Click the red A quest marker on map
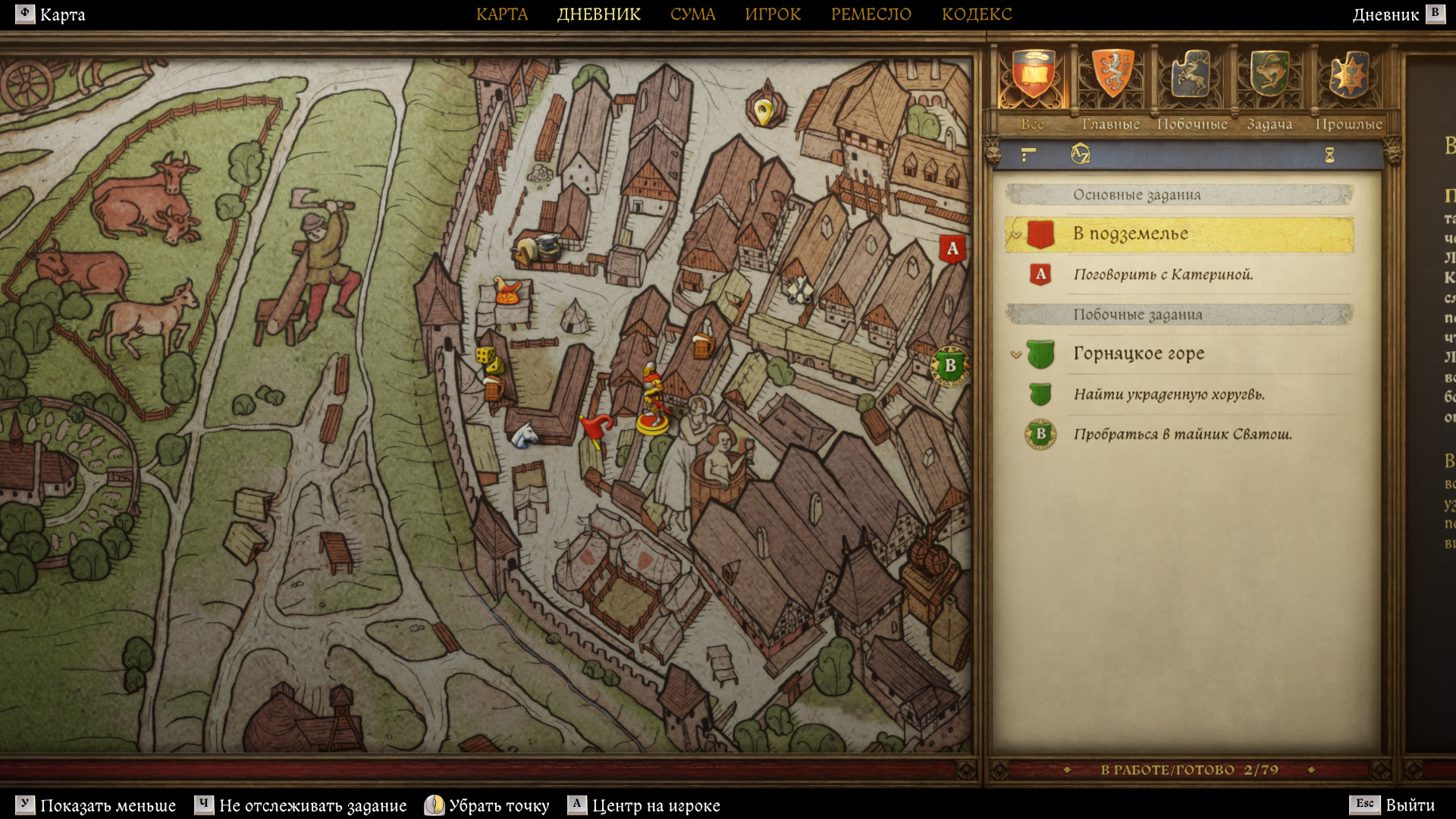1456x819 pixels. tap(952, 249)
